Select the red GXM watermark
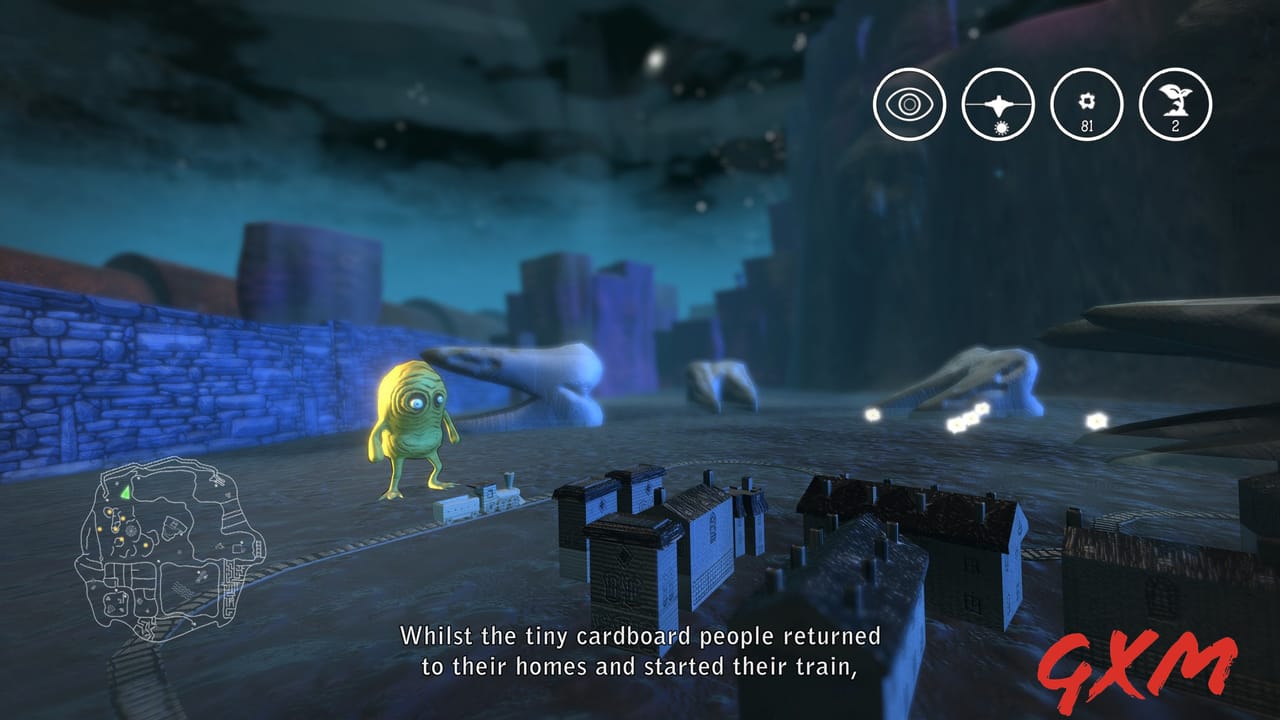 point(1135,665)
